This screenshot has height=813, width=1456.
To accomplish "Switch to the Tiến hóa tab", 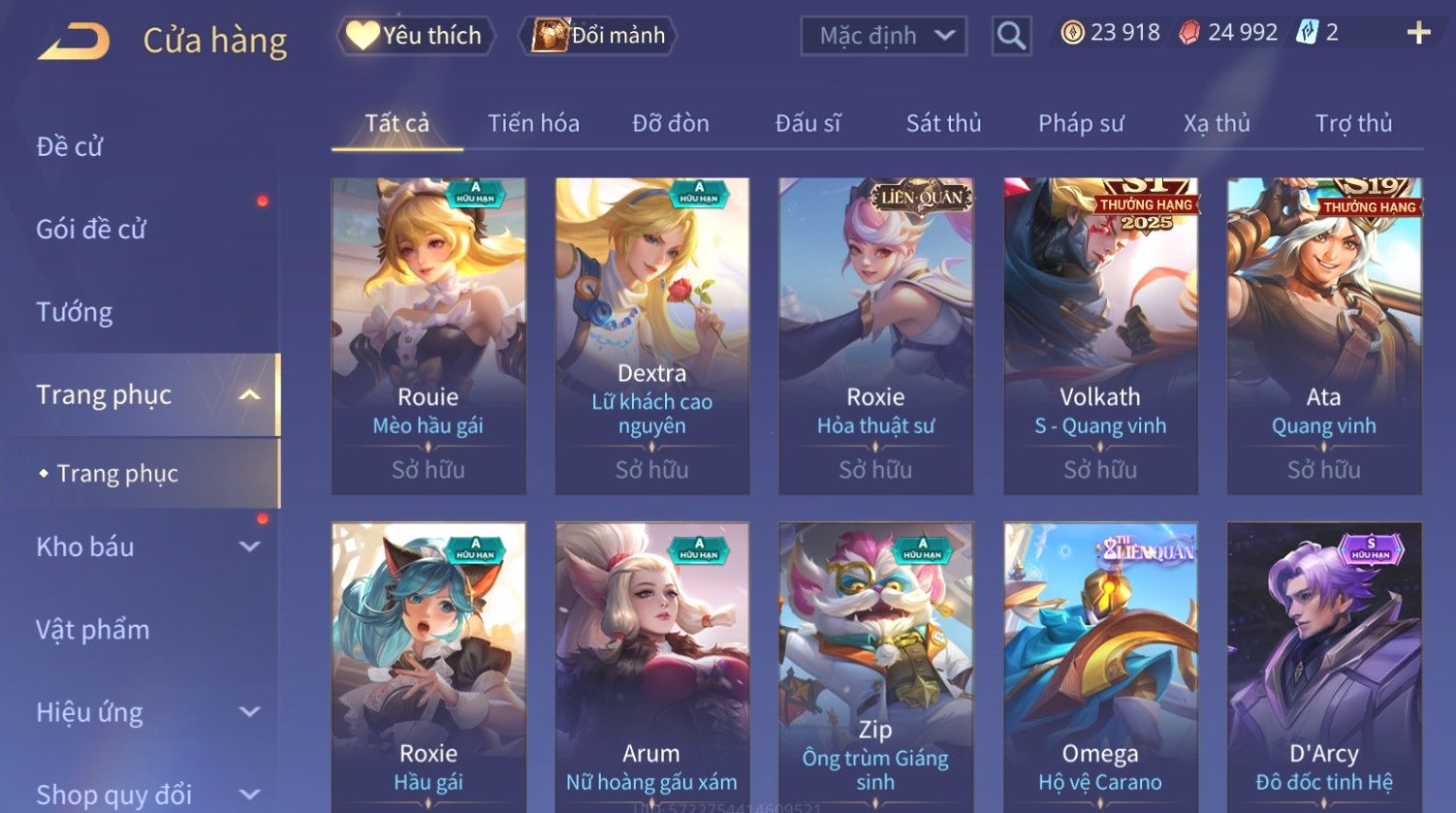I will (x=533, y=124).
